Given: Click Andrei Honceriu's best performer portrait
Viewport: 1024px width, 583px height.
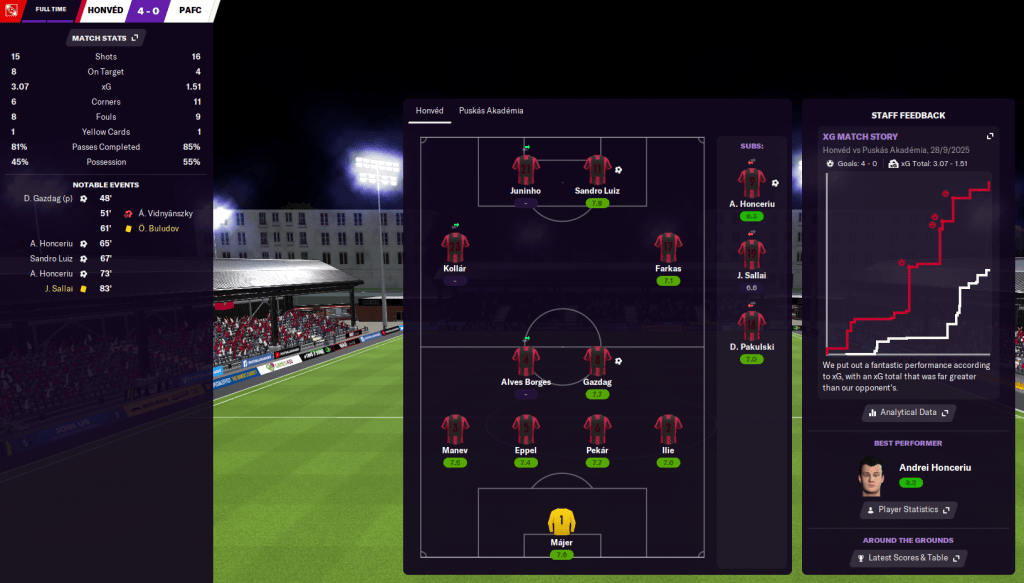Looking at the screenshot, I should point(871,477).
